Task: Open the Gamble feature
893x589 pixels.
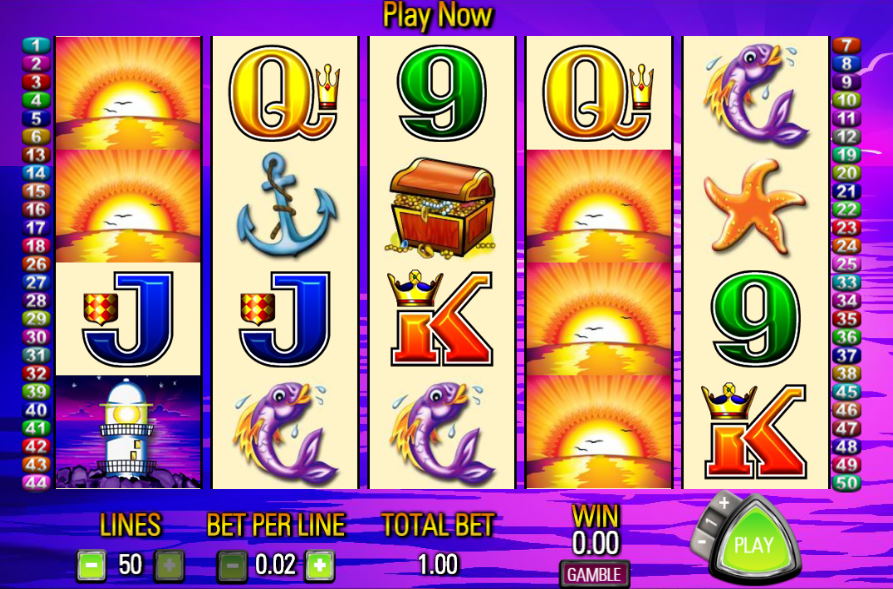Action: [593, 574]
